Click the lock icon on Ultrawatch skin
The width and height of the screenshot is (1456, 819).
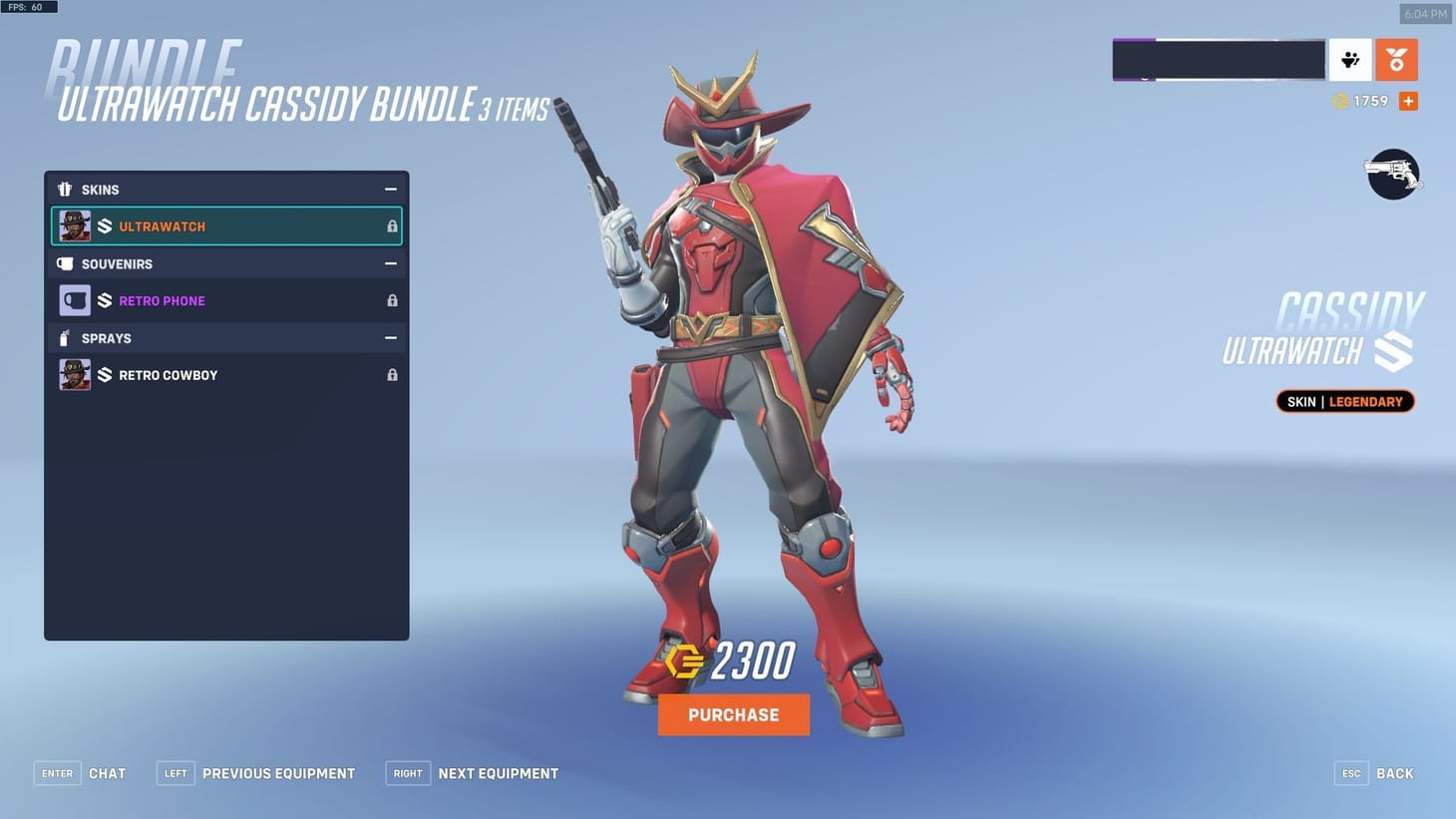tap(391, 225)
